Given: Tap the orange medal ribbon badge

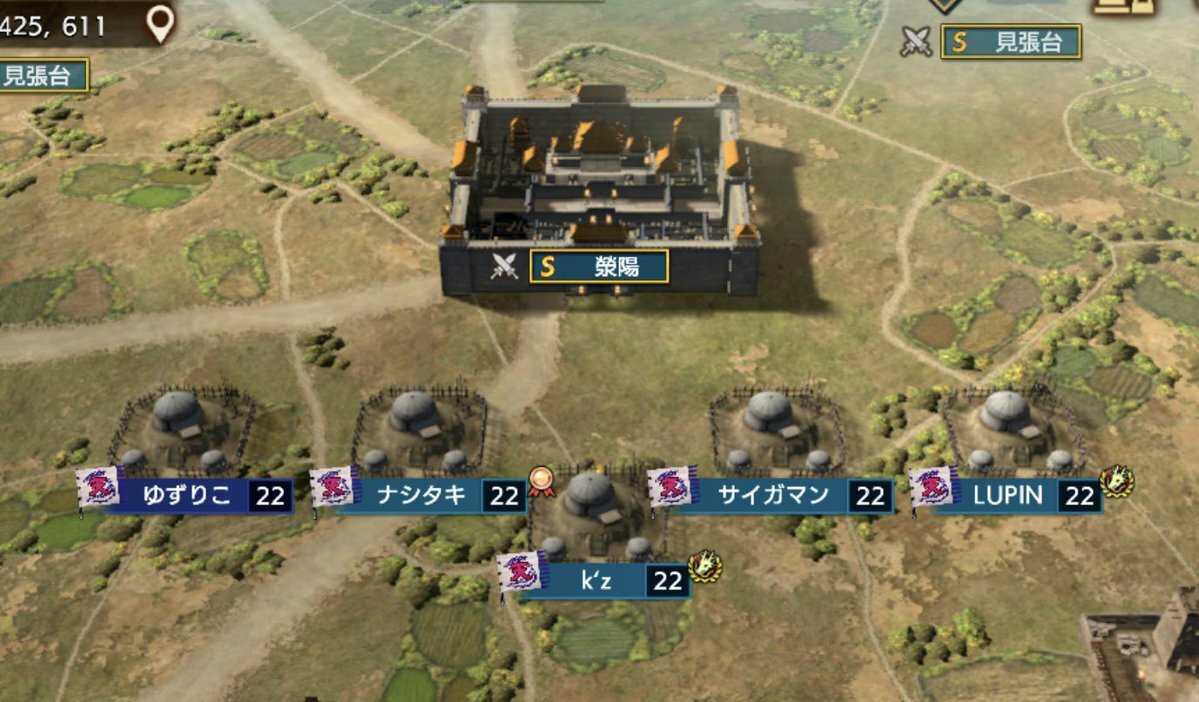Looking at the screenshot, I should click(541, 482).
